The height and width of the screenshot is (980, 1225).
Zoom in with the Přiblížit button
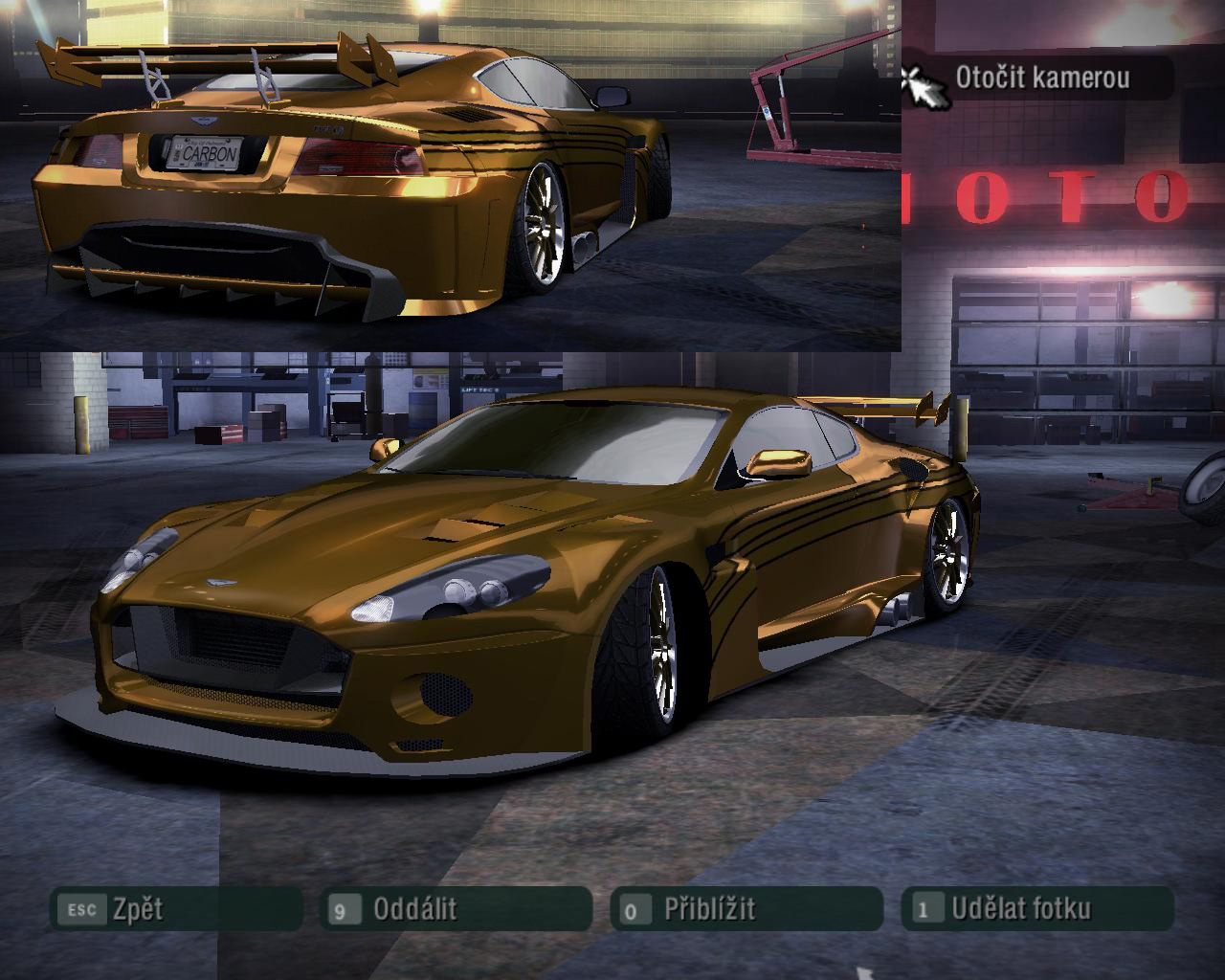746,908
